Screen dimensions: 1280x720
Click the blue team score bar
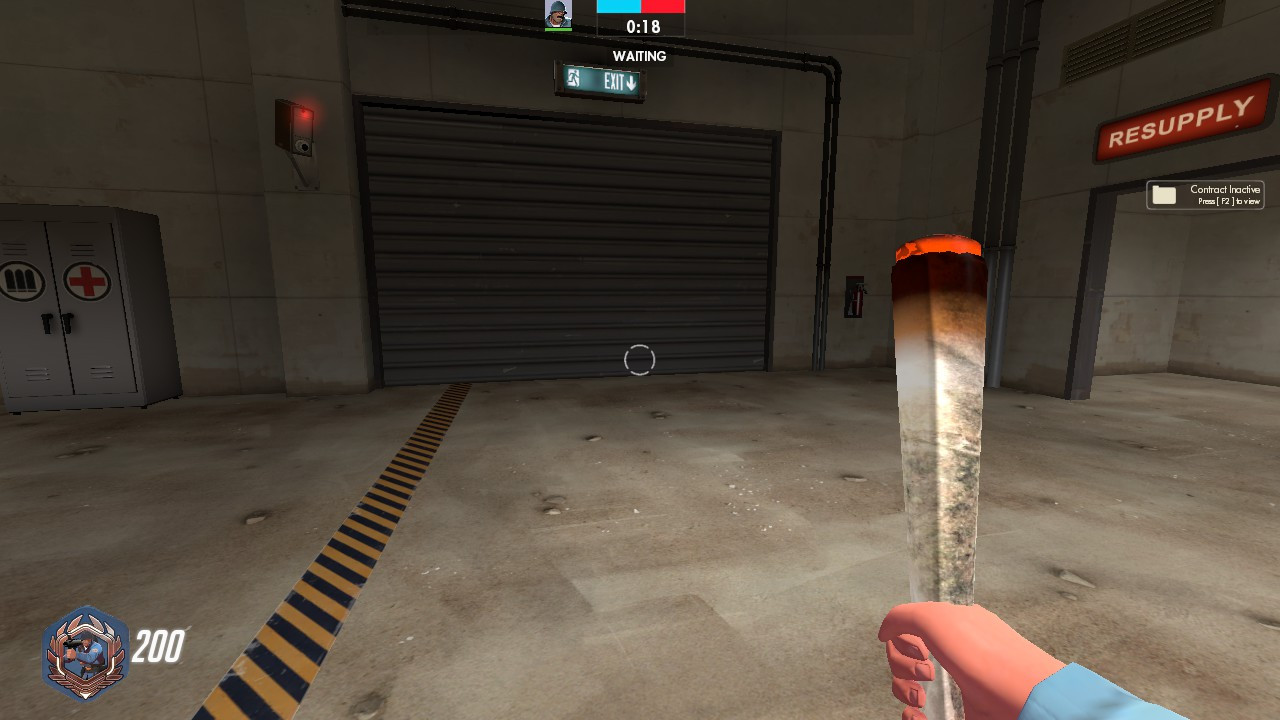tap(618, 6)
